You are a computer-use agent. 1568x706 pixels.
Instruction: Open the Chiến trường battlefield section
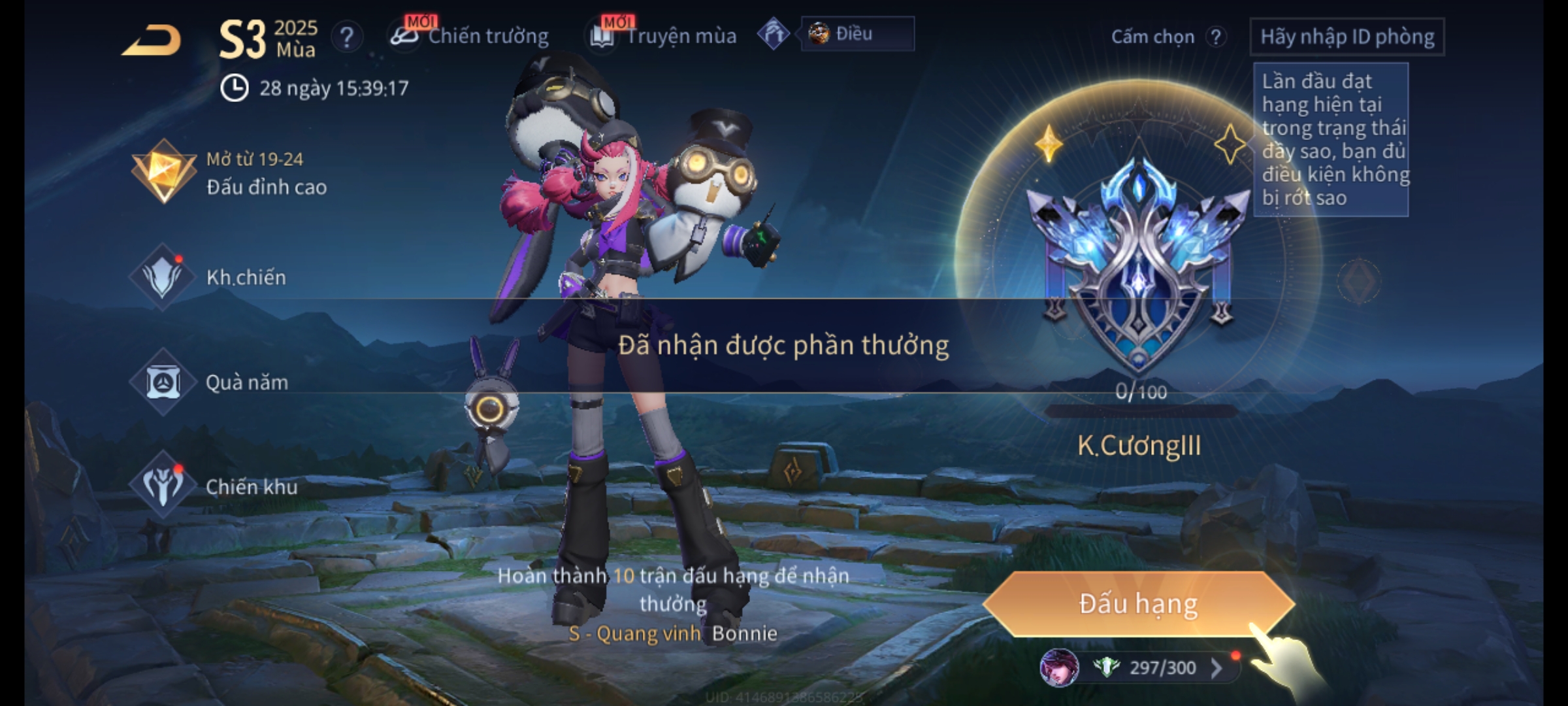point(470,36)
